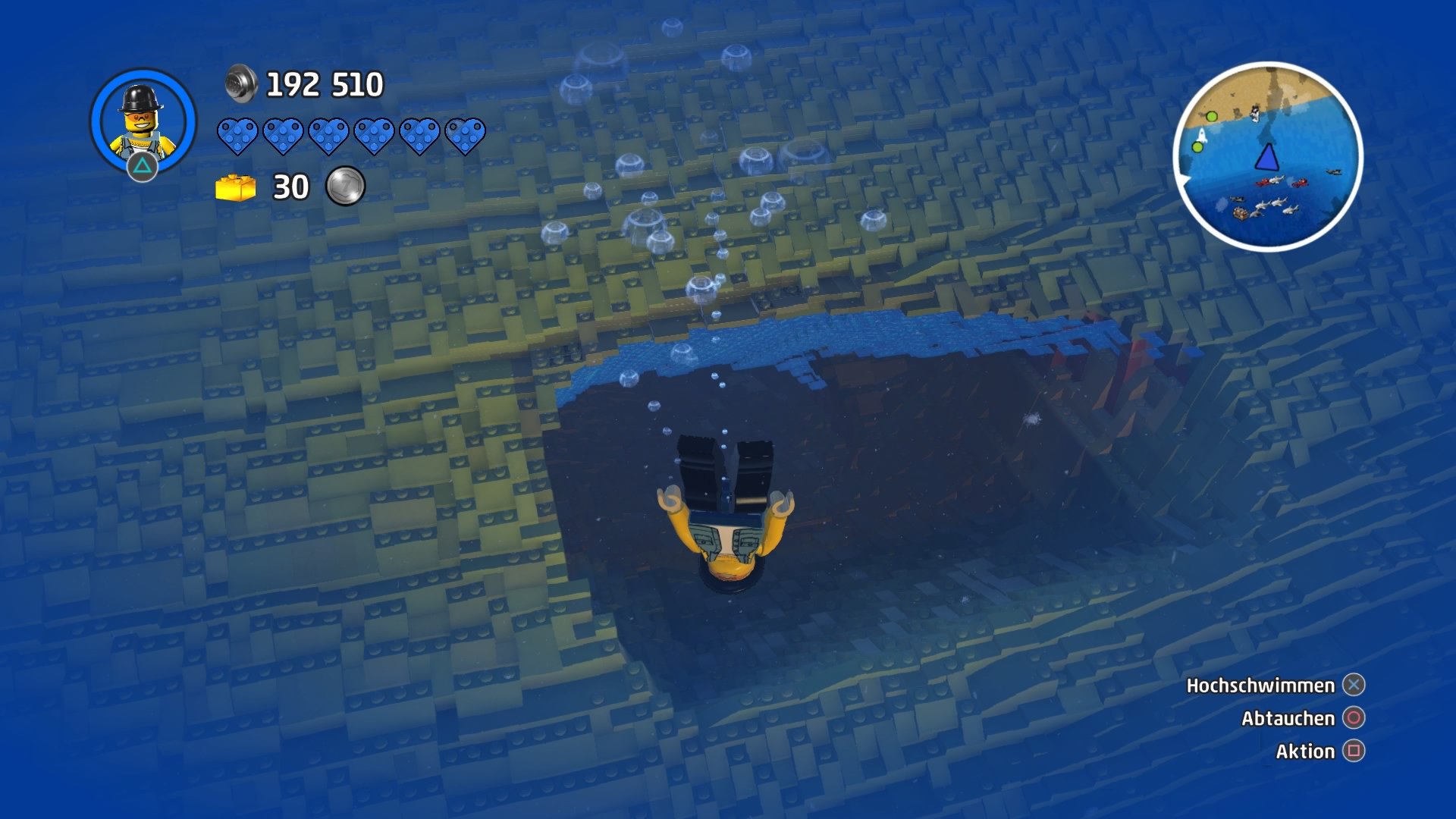Viewport: 1456px width, 819px height.
Task: Click the silver stud counter icon
Action: (x=242, y=83)
